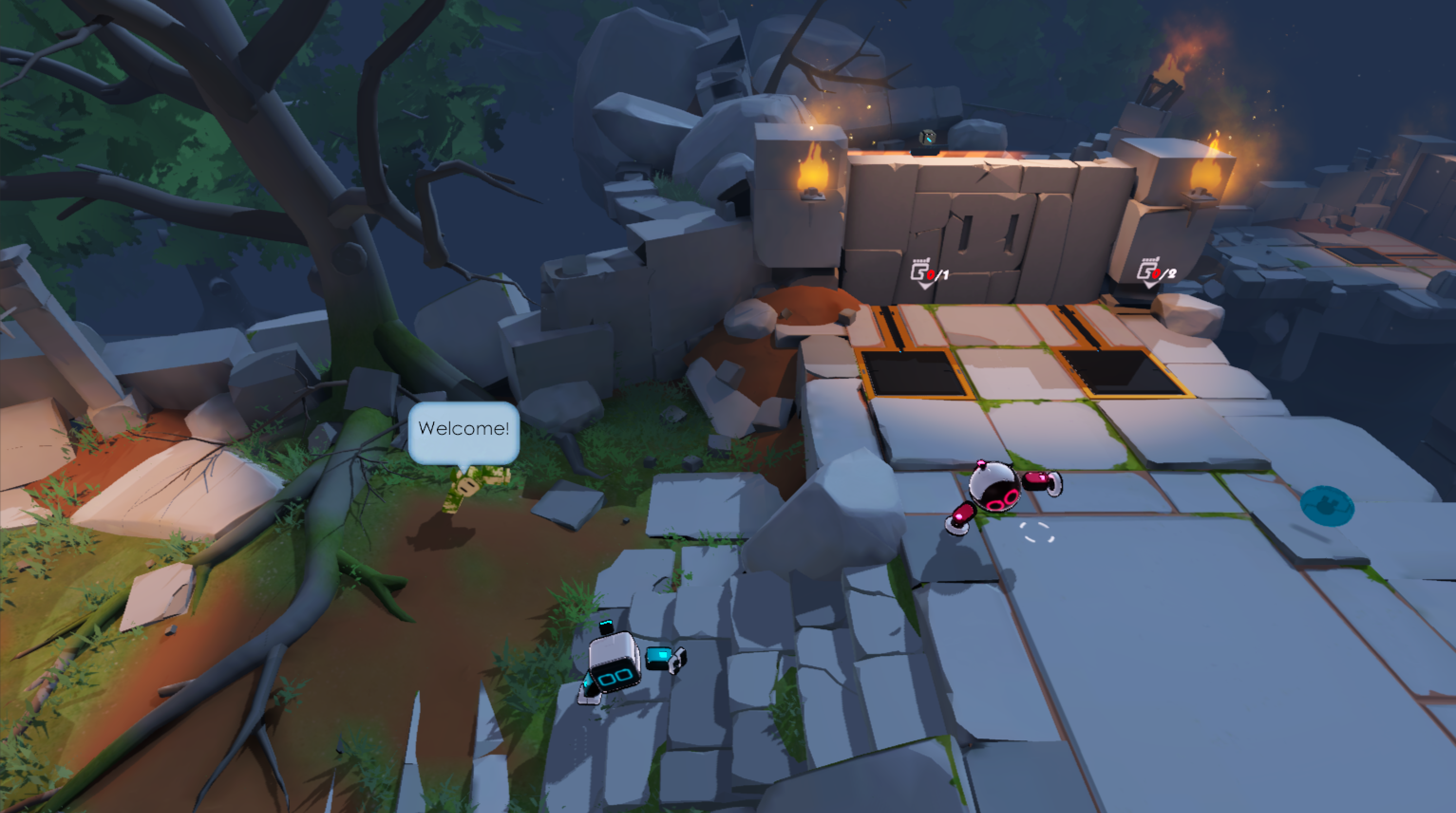Click the down arrow under the 0/2 counter
Viewport: 1456px width, 813px height.
1150,287
